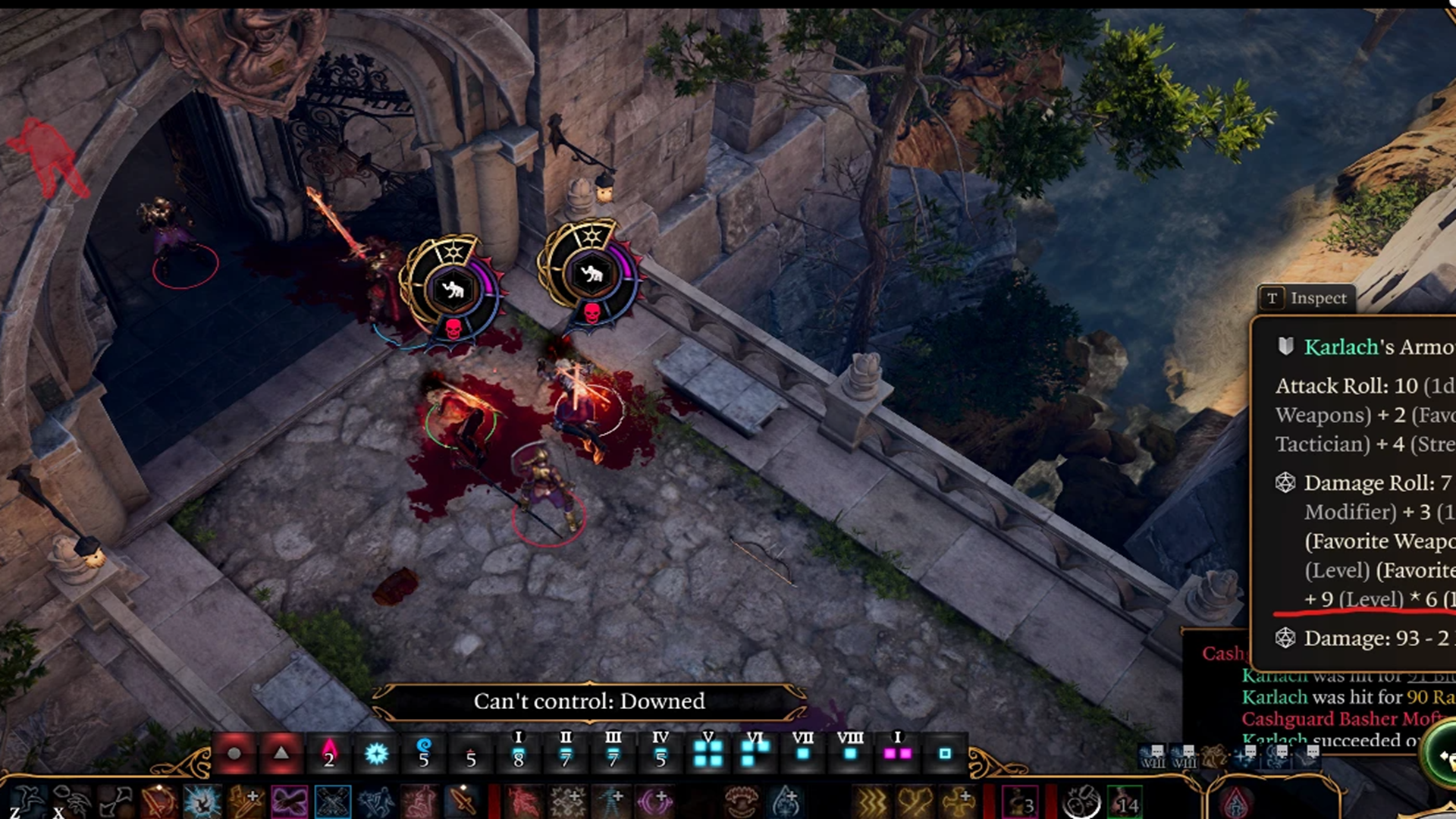Select the blue starburst resource icon

(x=376, y=753)
